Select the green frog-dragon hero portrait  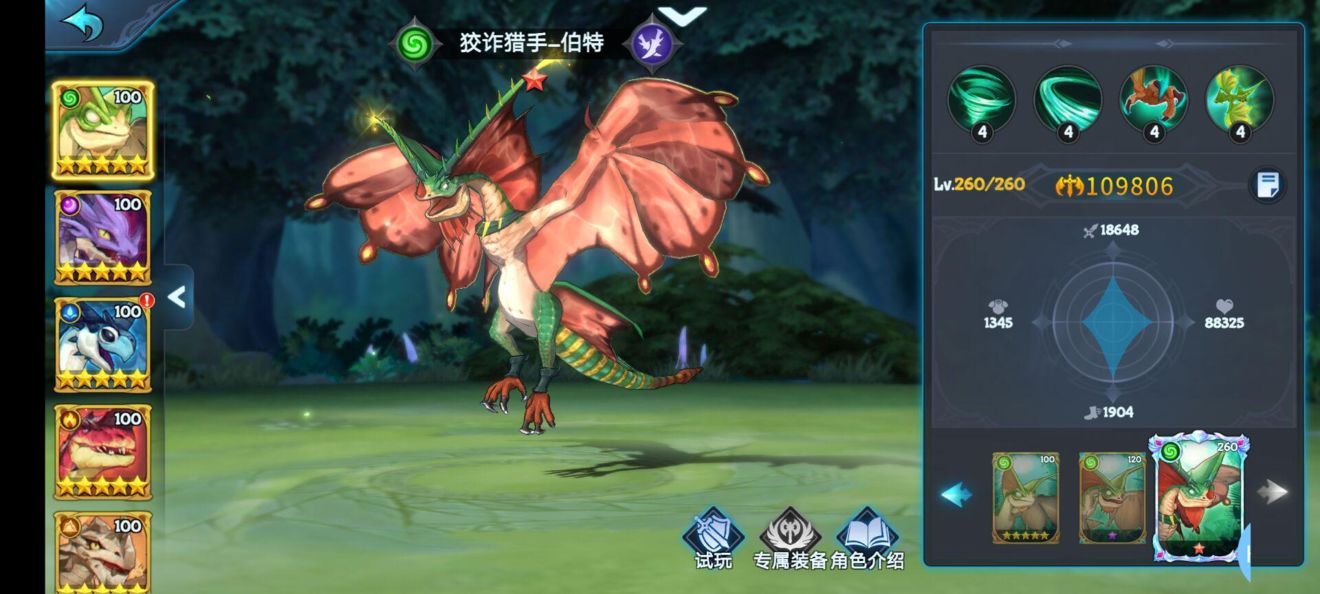[x=102, y=130]
